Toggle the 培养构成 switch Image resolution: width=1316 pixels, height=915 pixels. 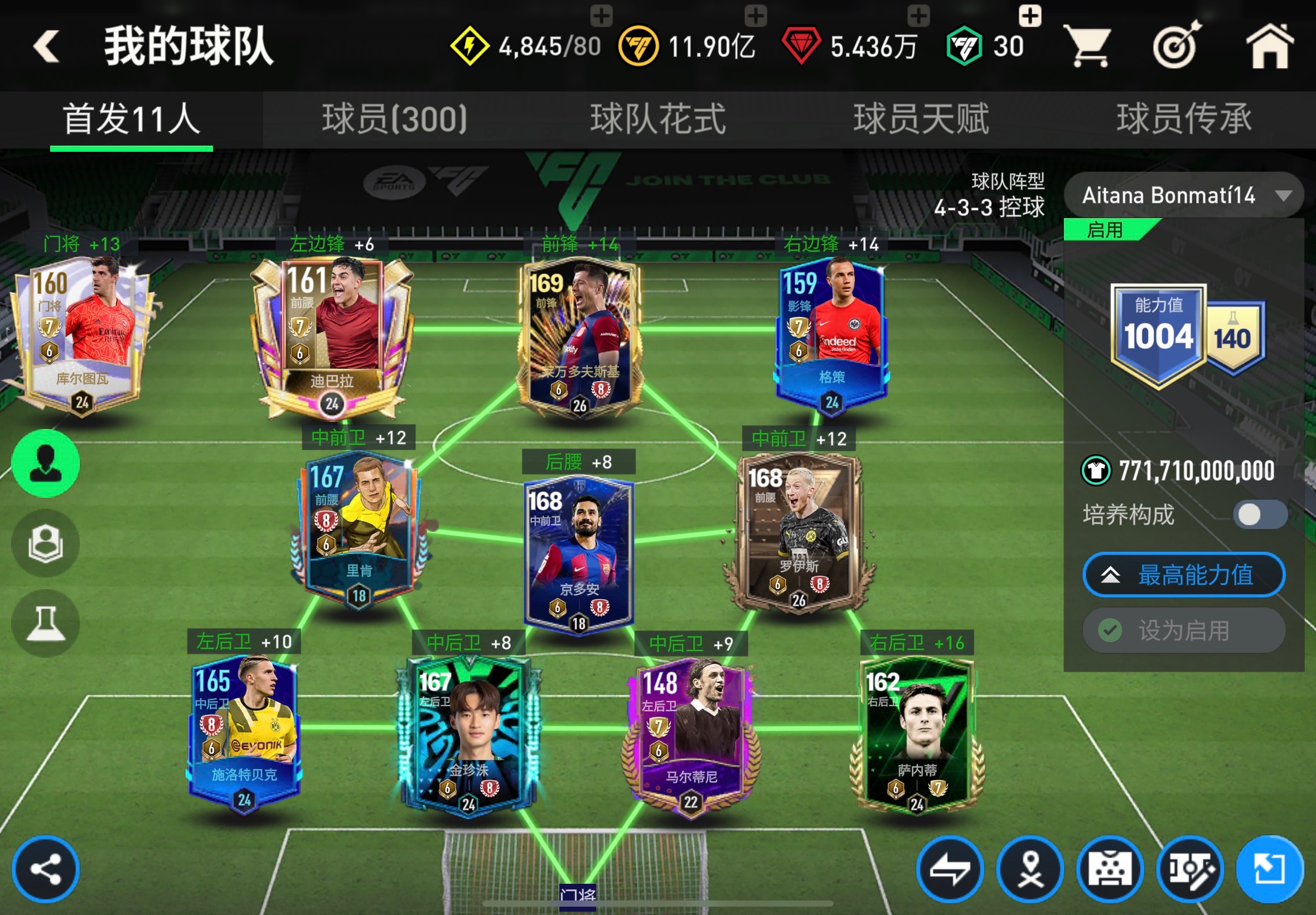(x=1259, y=514)
